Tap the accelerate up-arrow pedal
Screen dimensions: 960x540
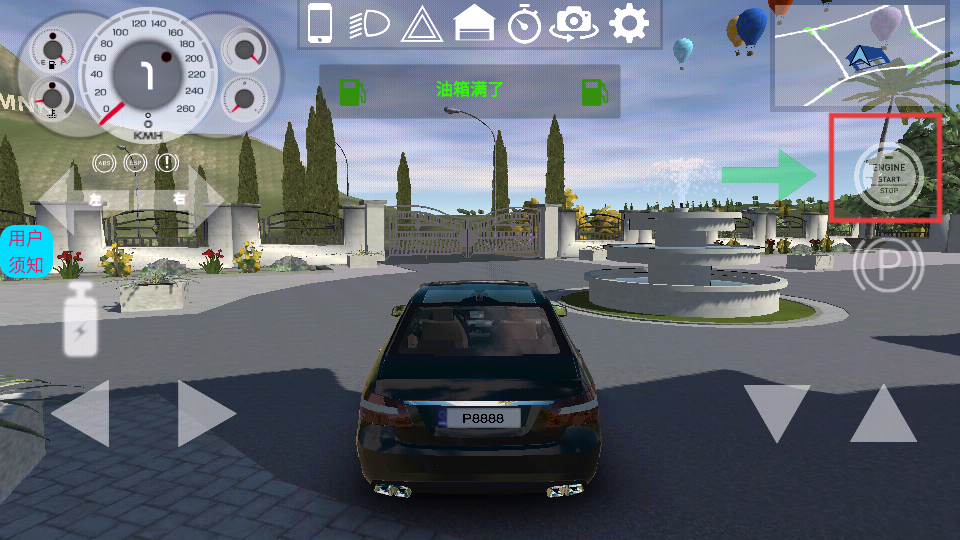coord(883,412)
